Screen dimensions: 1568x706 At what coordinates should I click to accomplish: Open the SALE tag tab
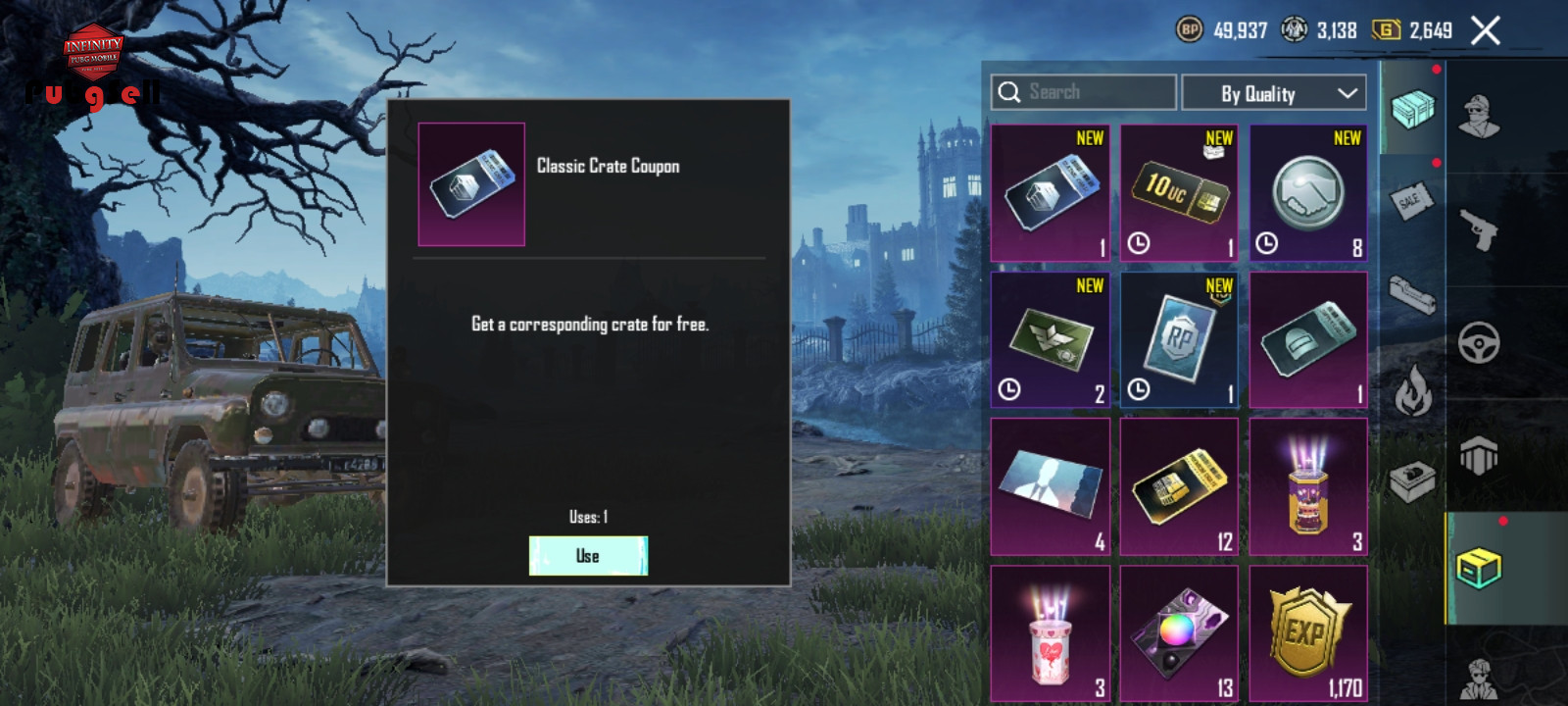pos(1411,201)
